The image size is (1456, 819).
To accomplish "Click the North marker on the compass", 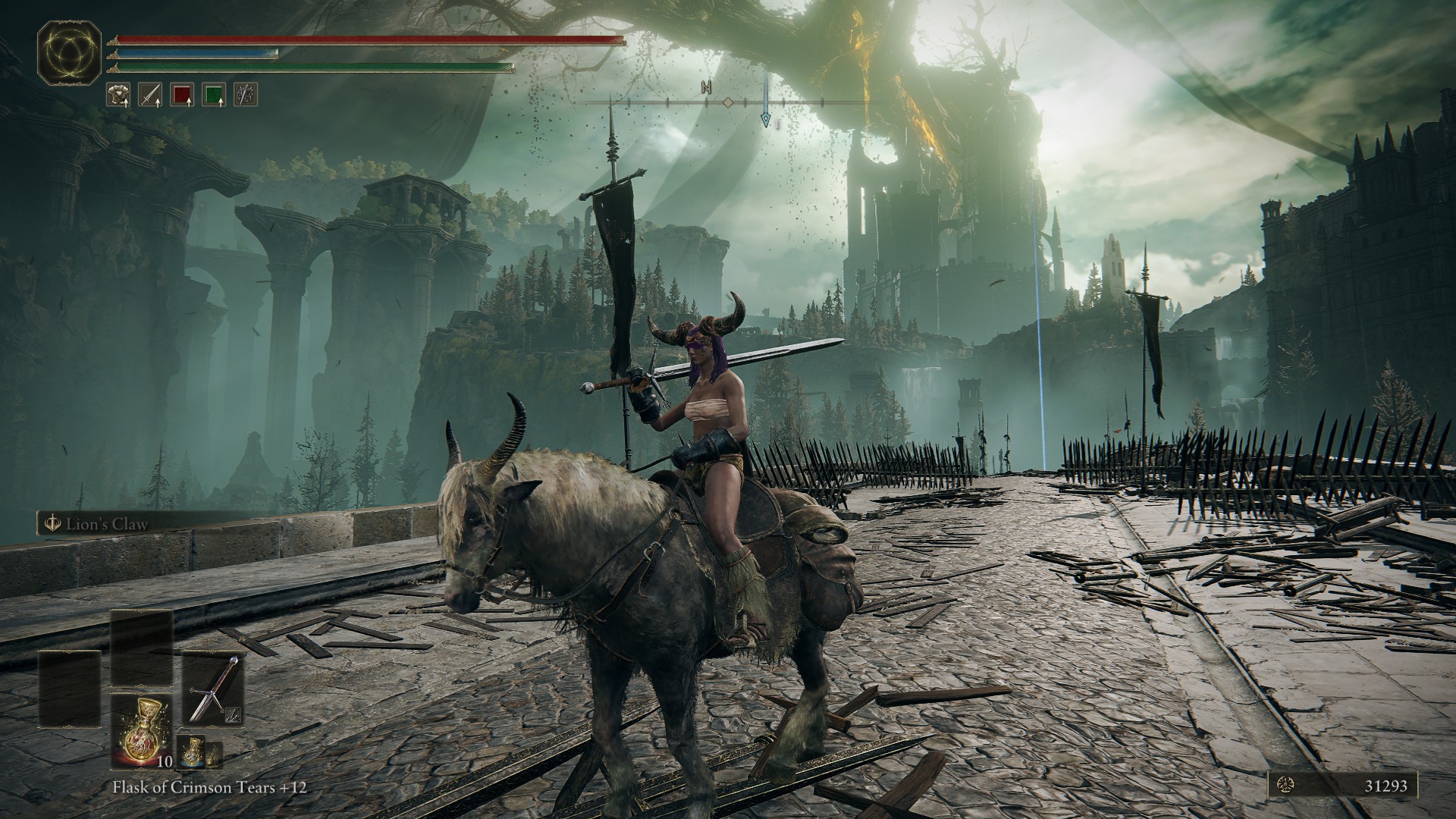I will [707, 87].
